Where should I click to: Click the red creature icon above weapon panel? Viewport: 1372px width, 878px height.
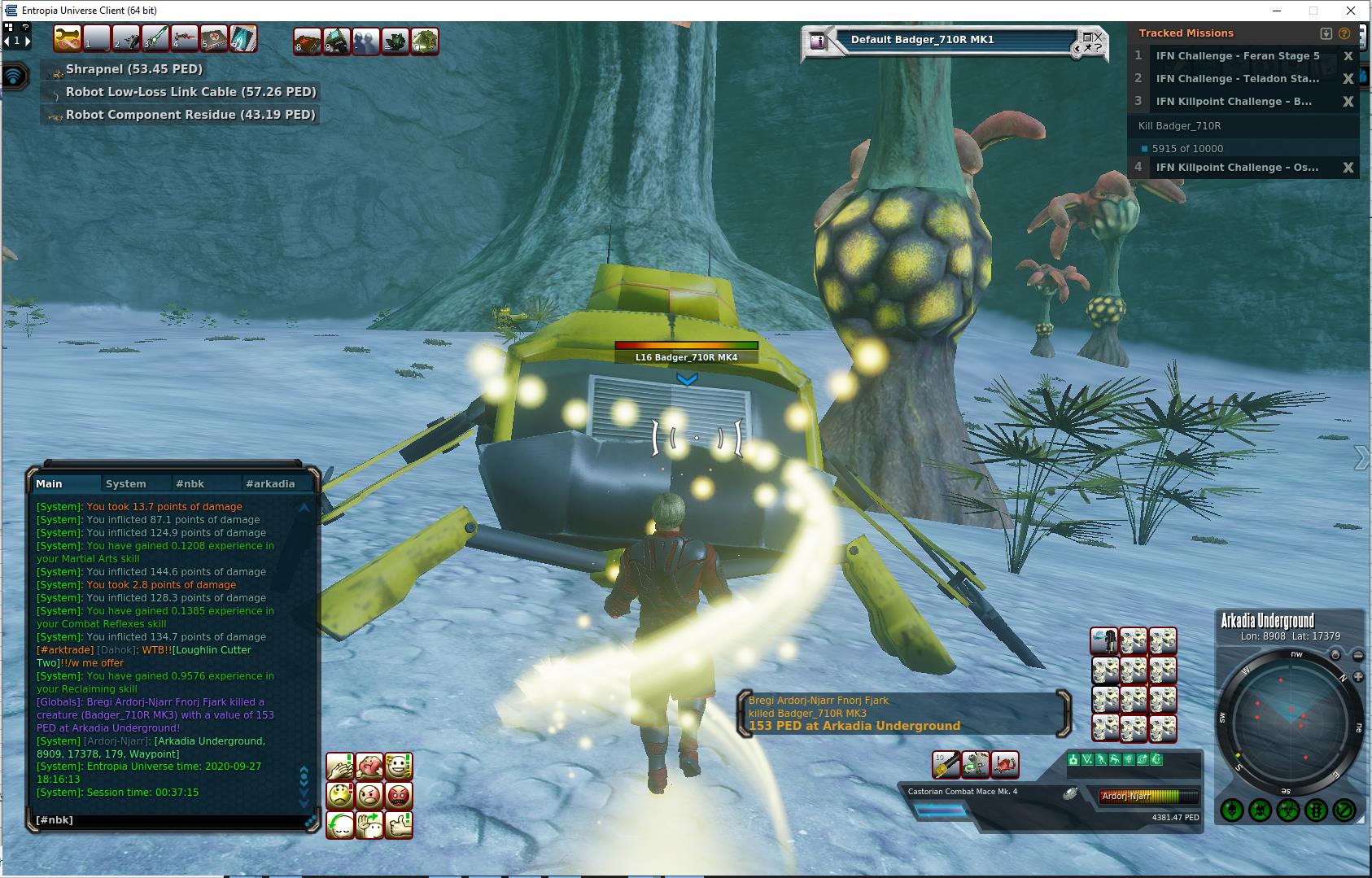(1004, 764)
